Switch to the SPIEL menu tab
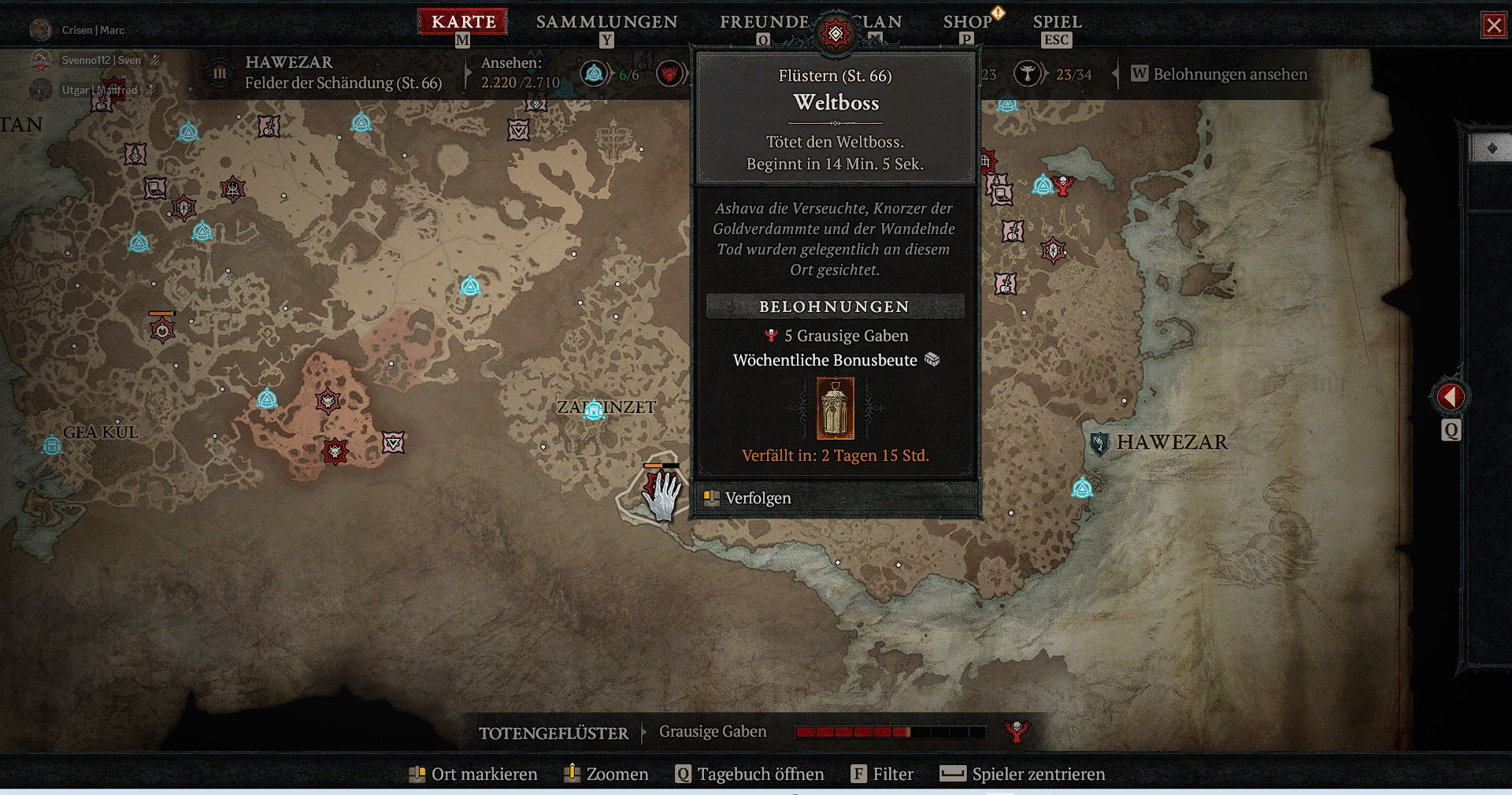 1057,22
